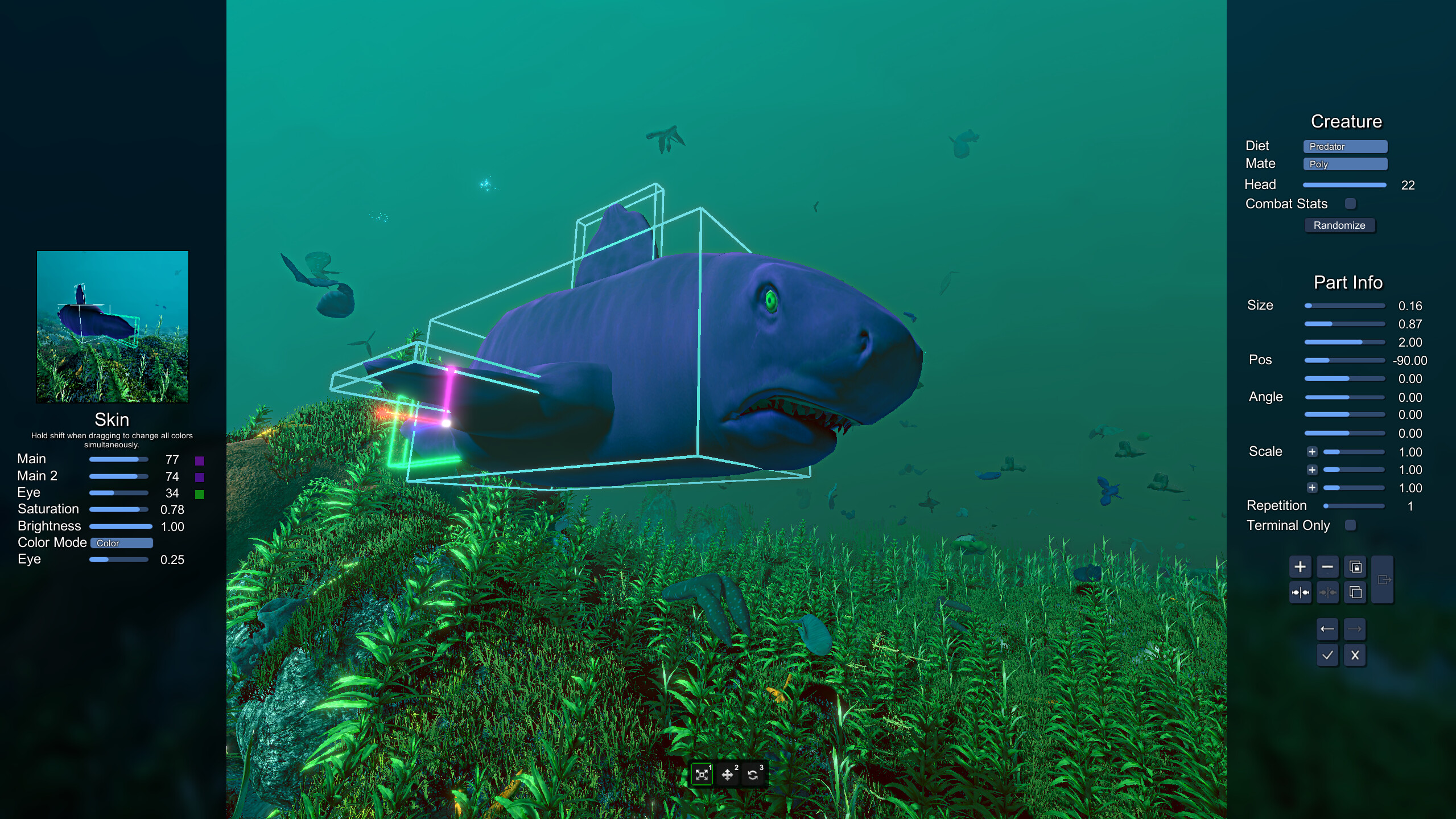Mirror the selected part
Screen dimensions: 1456x819
[1301, 592]
